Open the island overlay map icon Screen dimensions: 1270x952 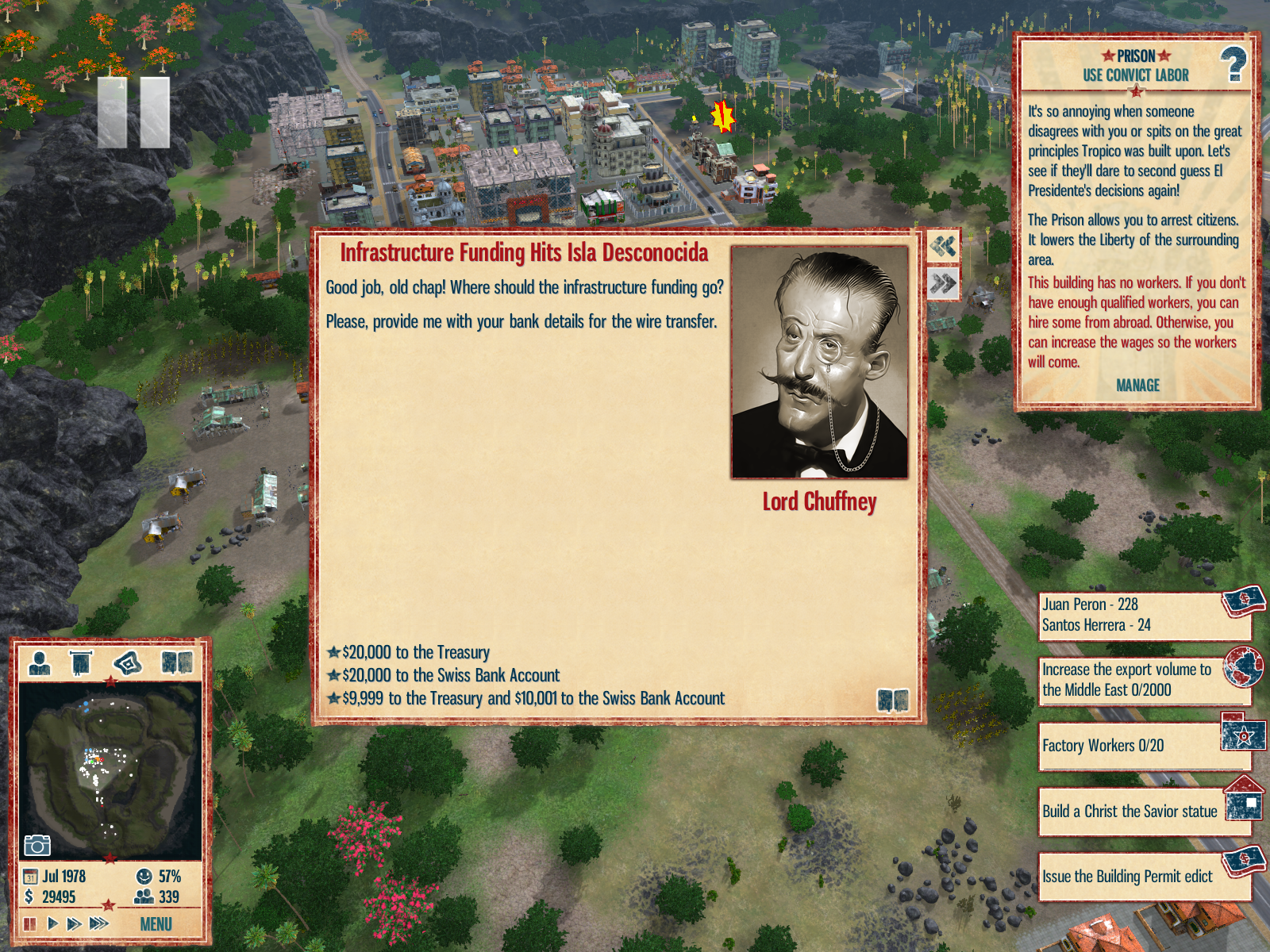(x=128, y=662)
